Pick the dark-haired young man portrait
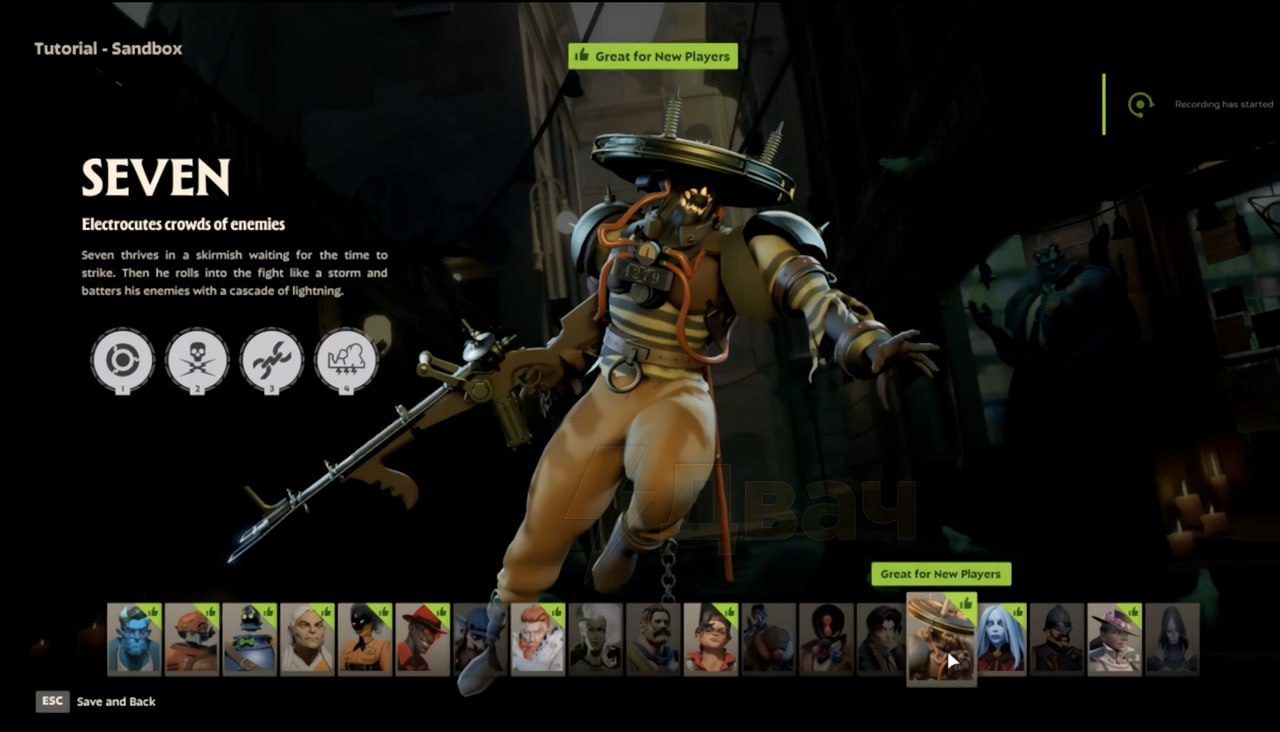The width and height of the screenshot is (1280, 732). click(882, 638)
